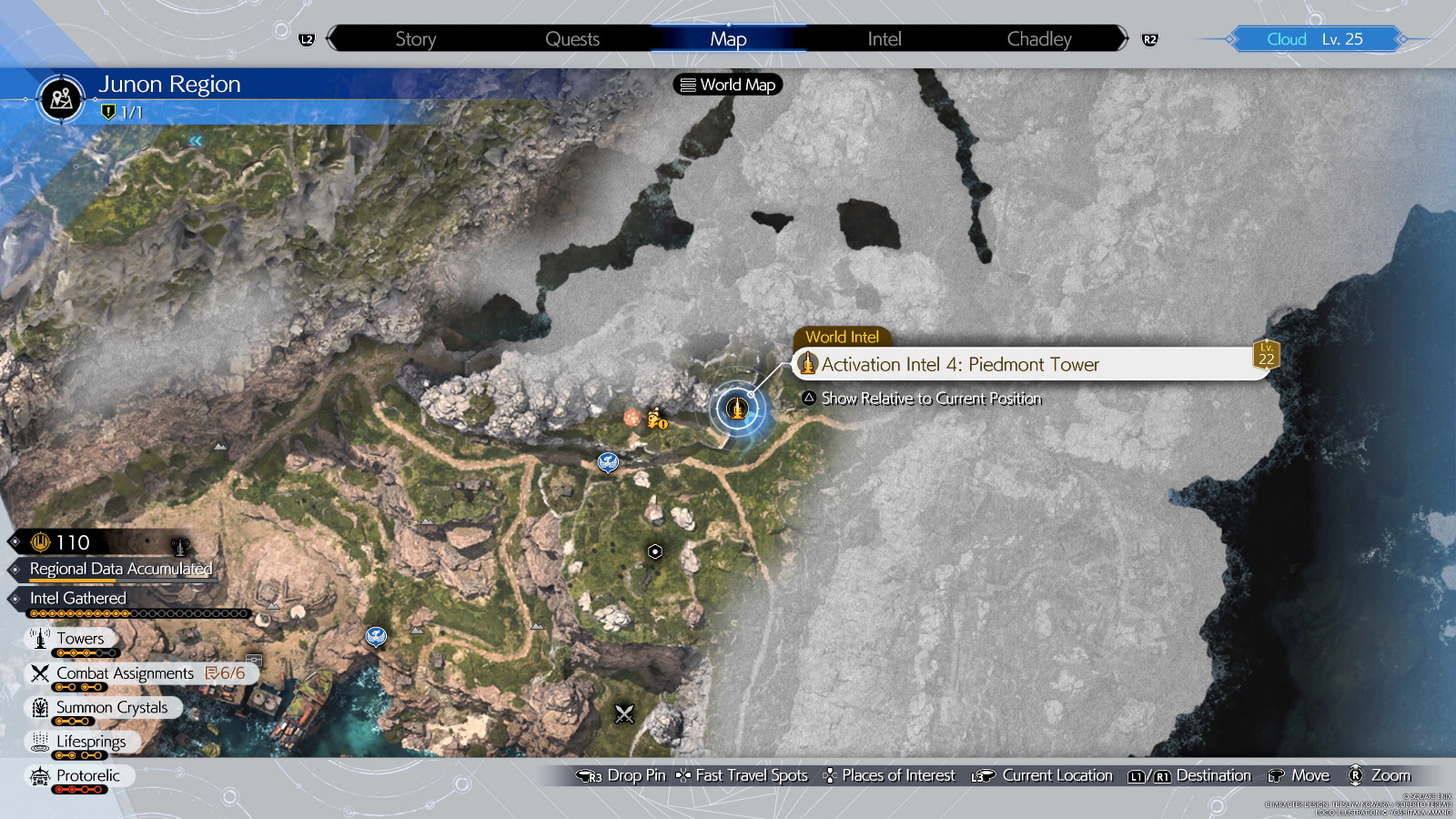Select the Piedmont Tower marker on map

(x=737, y=409)
